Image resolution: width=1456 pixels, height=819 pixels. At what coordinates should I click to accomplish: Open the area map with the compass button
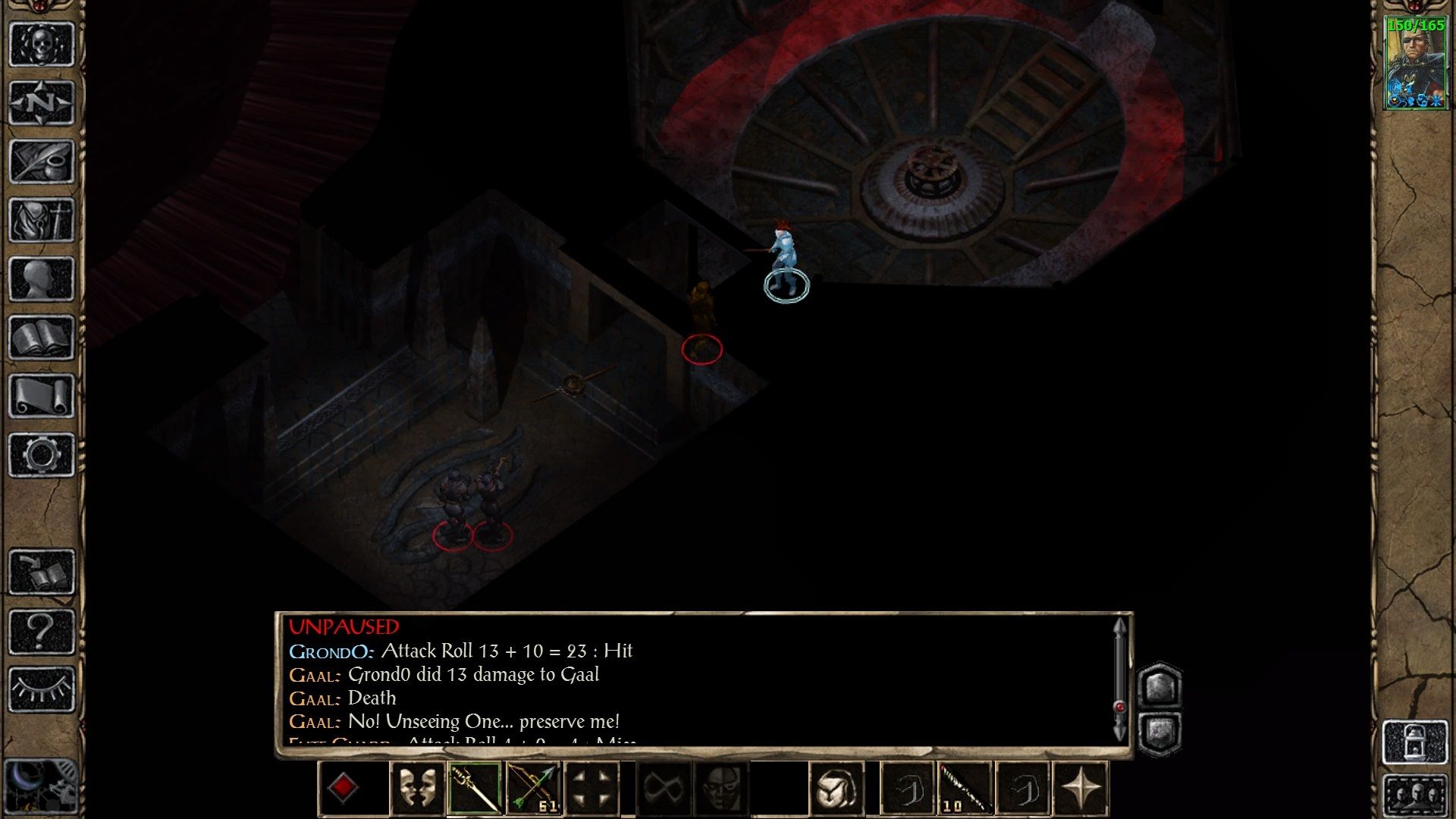pos(42,102)
